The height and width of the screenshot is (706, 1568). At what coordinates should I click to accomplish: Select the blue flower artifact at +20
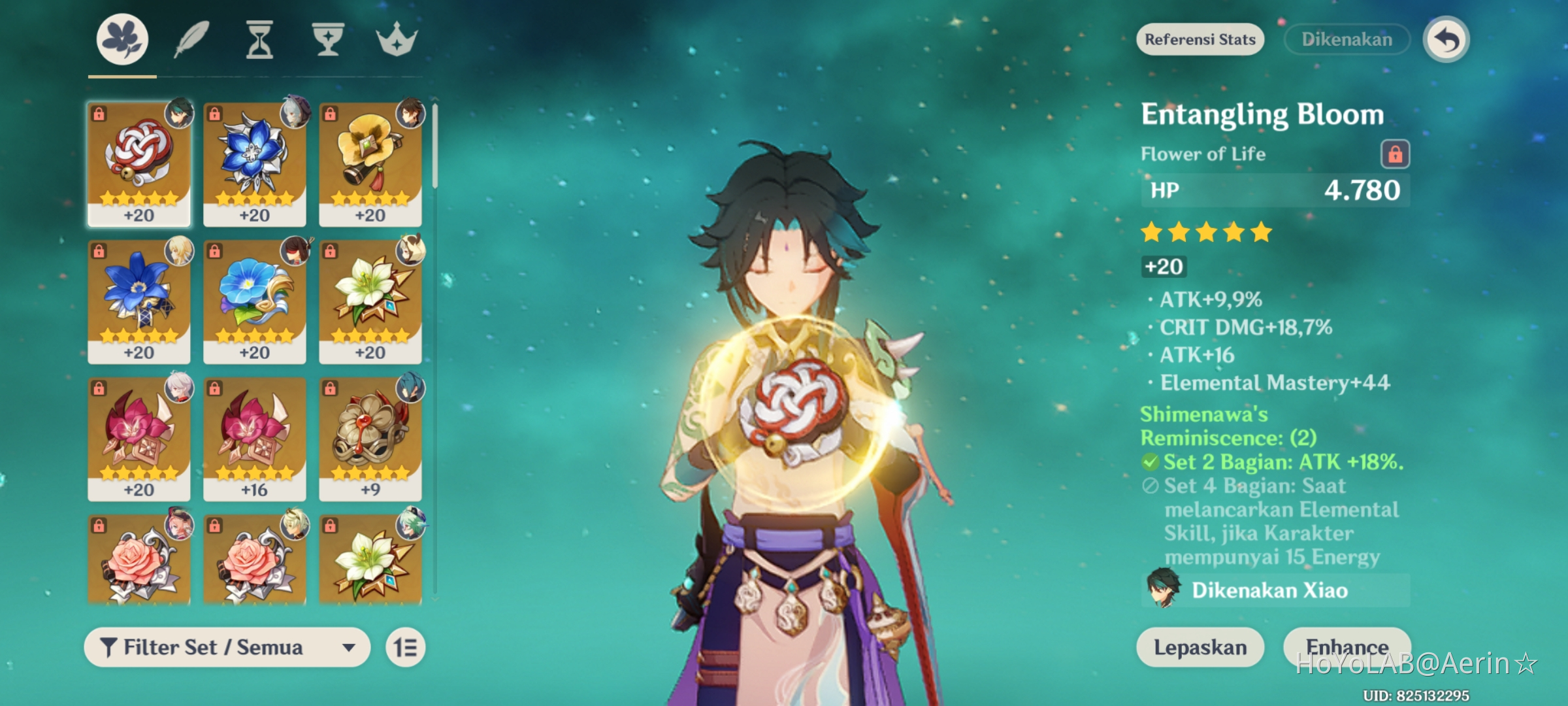pyautogui.click(x=255, y=160)
